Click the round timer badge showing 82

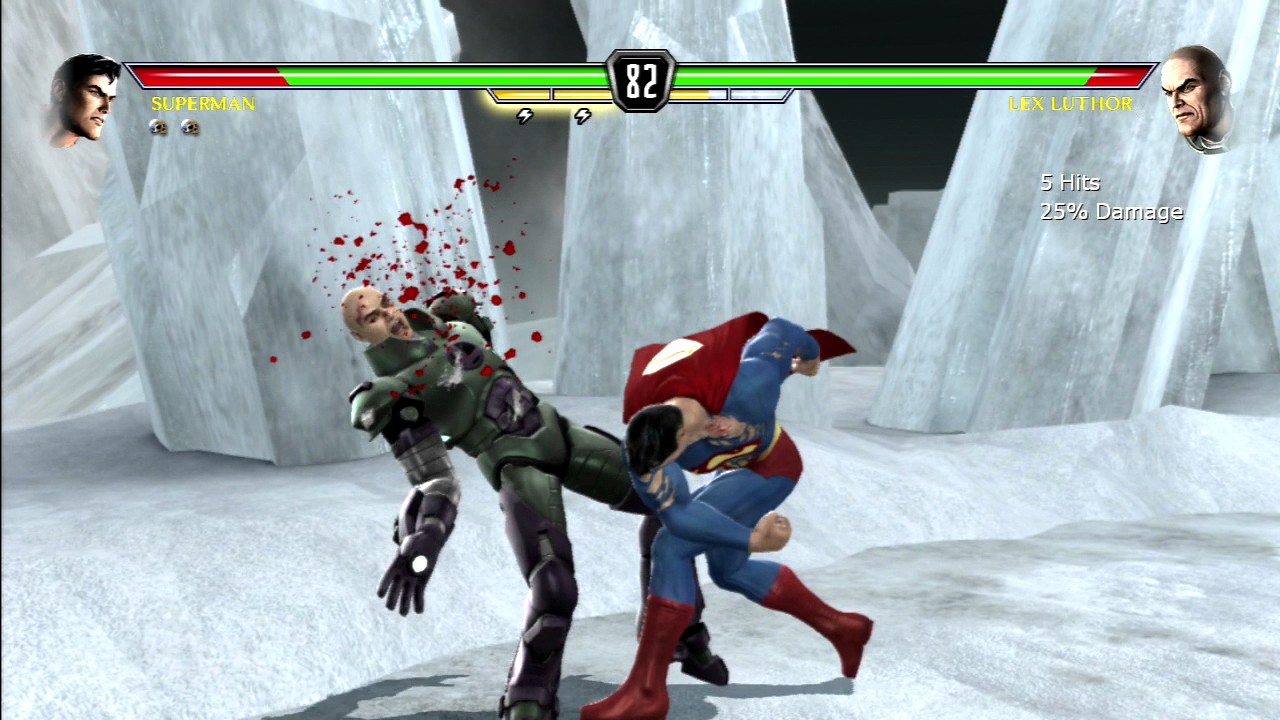click(x=642, y=78)
